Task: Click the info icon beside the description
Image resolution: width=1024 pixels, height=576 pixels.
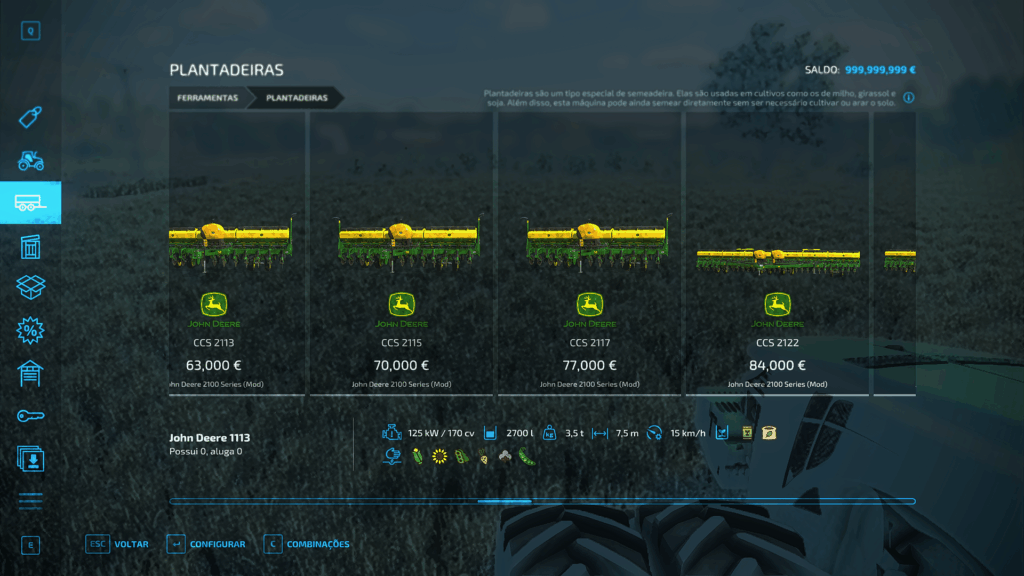Action: (x=909, y=98)
